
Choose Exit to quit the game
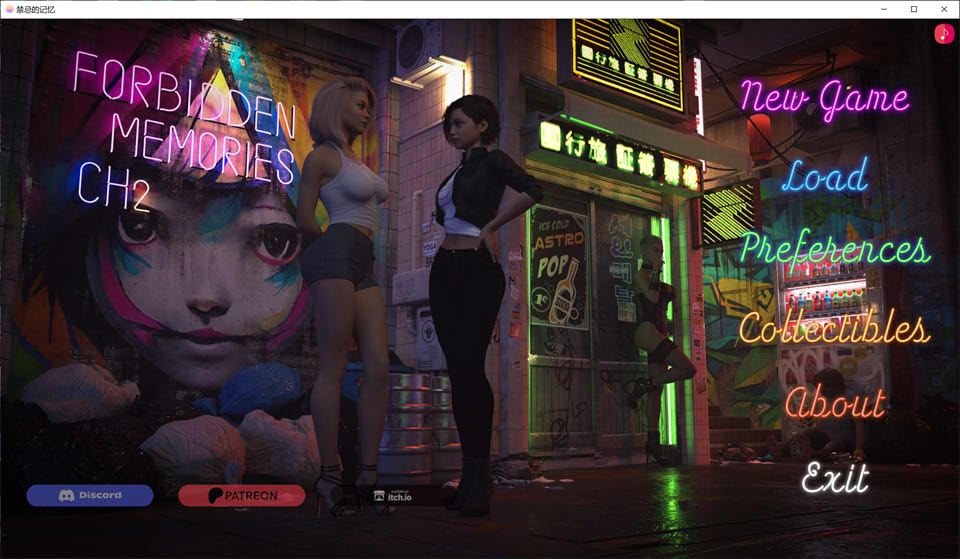pos(835,478)
